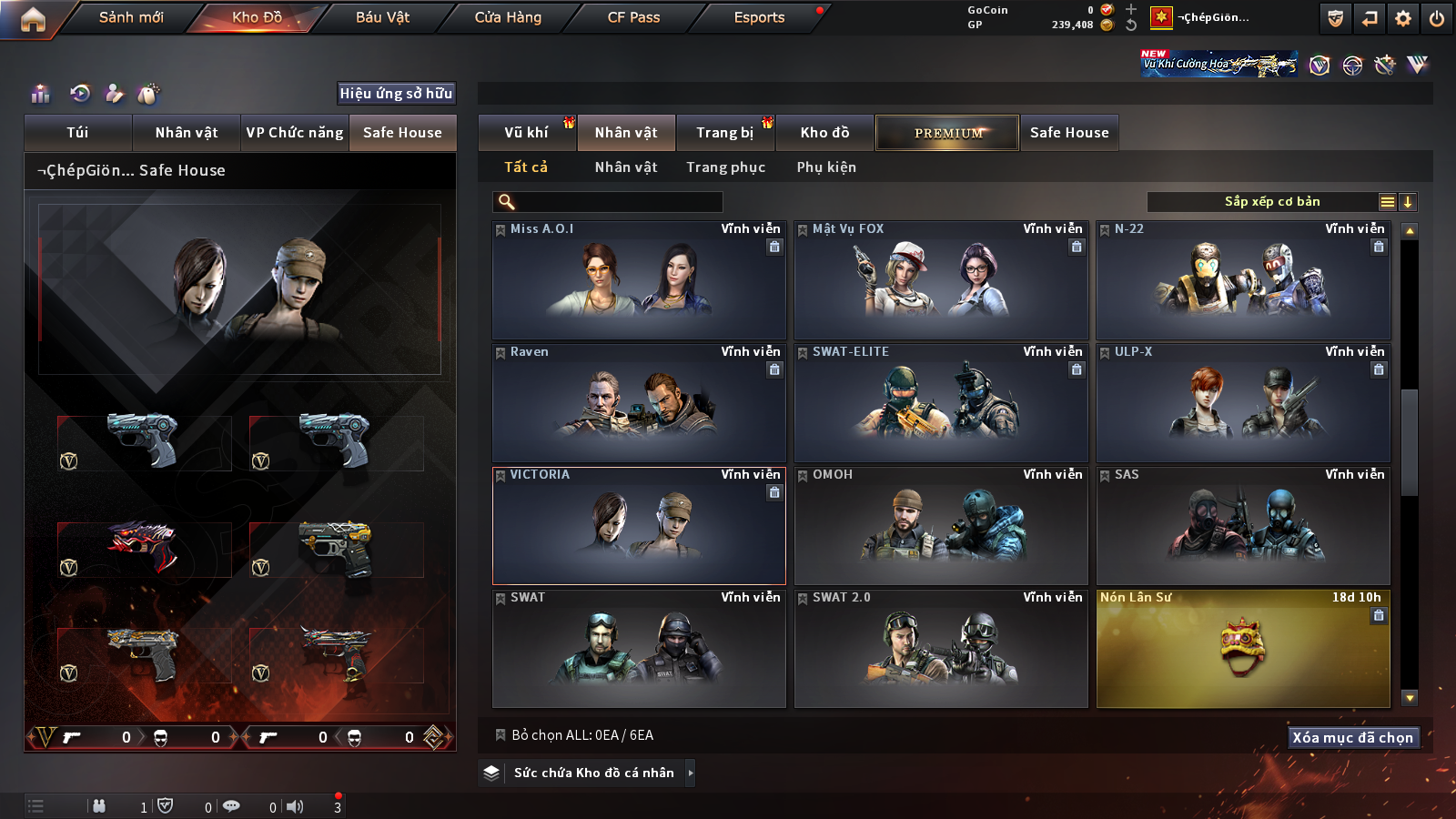Open the Sắp xếp cơ bản sort dropdown
This screenshot has height=819, width=1456.
click(x=1271, y=202)
